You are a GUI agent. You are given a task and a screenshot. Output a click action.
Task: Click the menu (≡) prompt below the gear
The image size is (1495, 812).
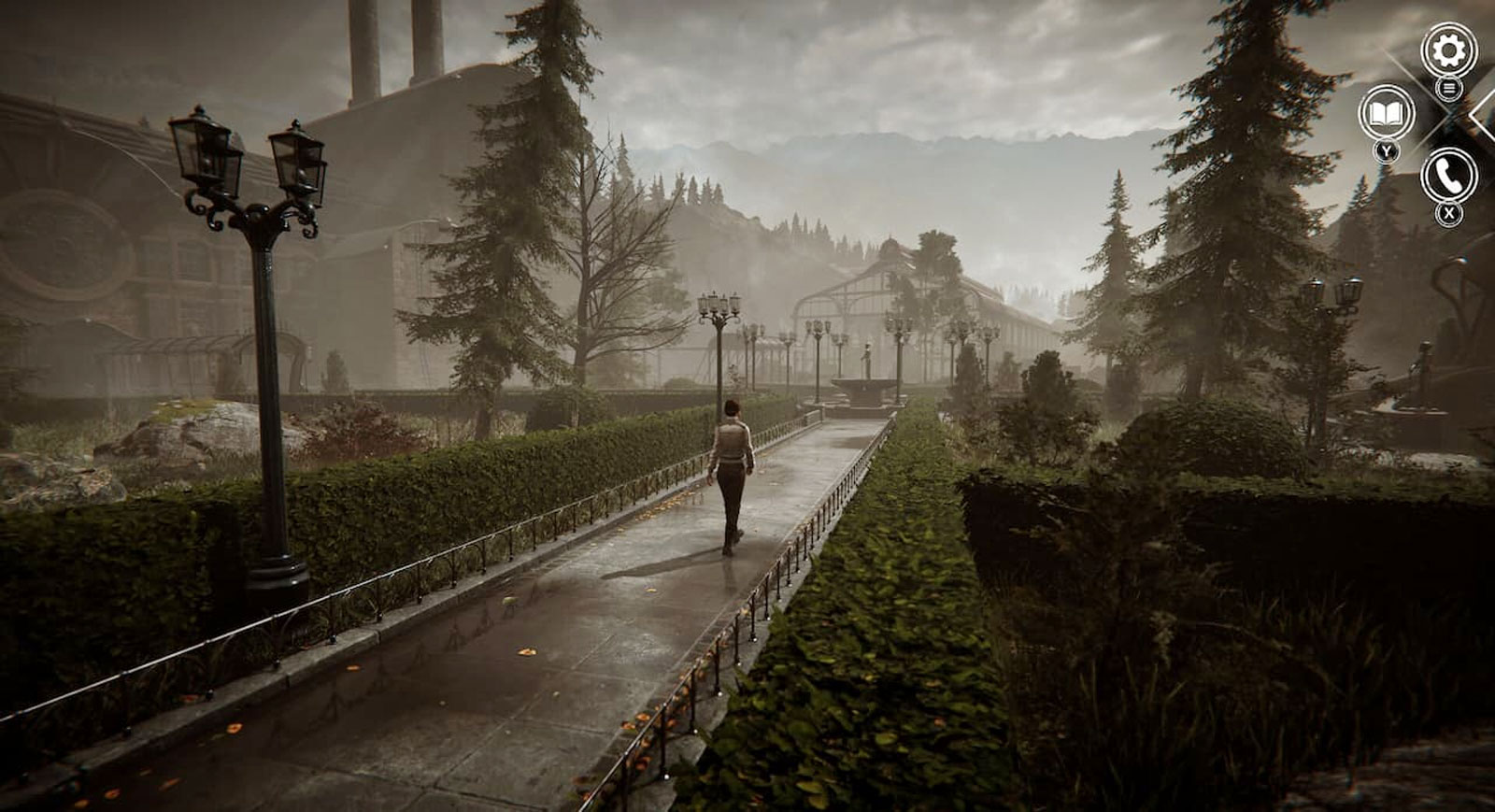[1449, 89]
